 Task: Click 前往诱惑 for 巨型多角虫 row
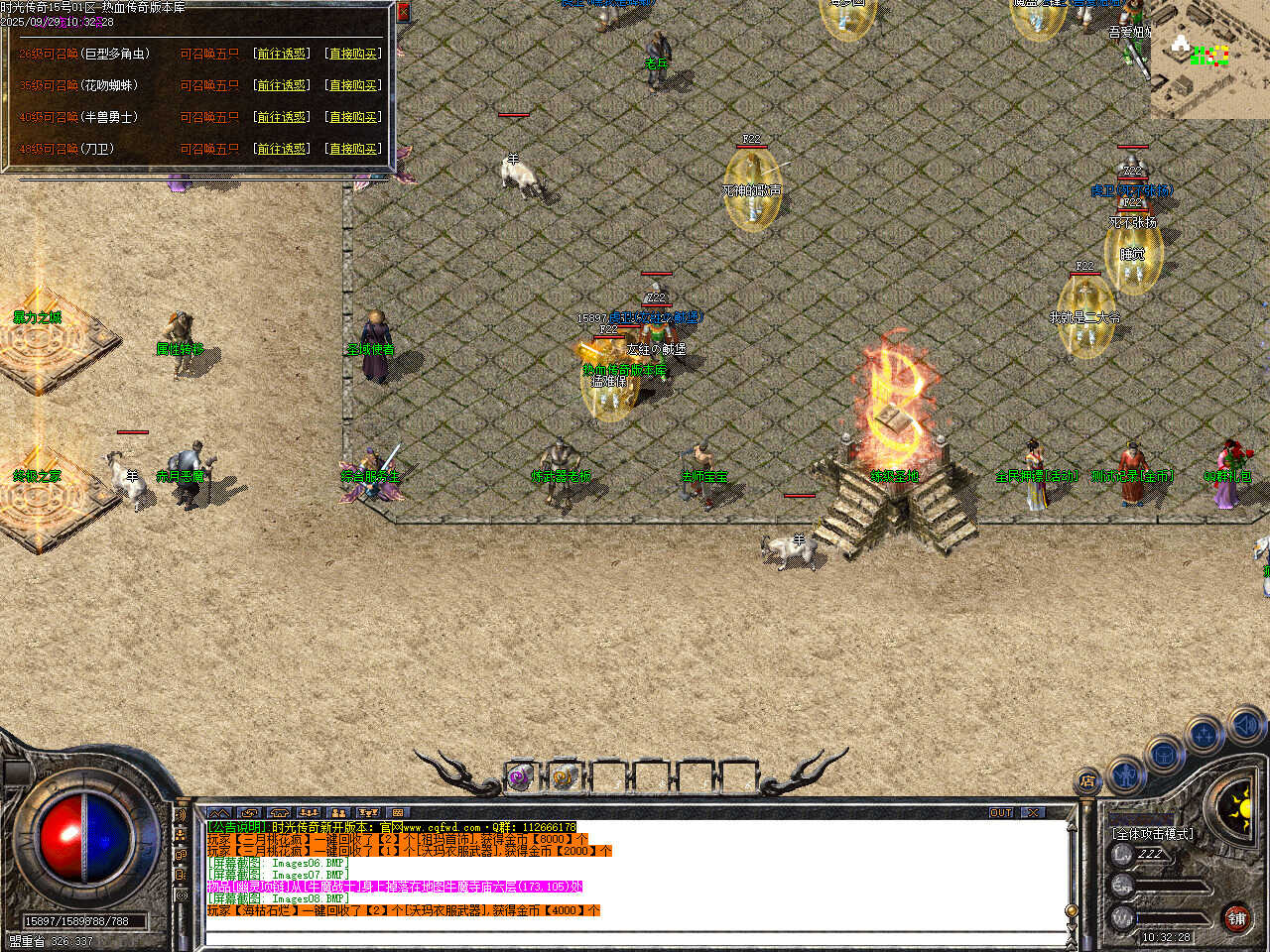tap(282, 54)
